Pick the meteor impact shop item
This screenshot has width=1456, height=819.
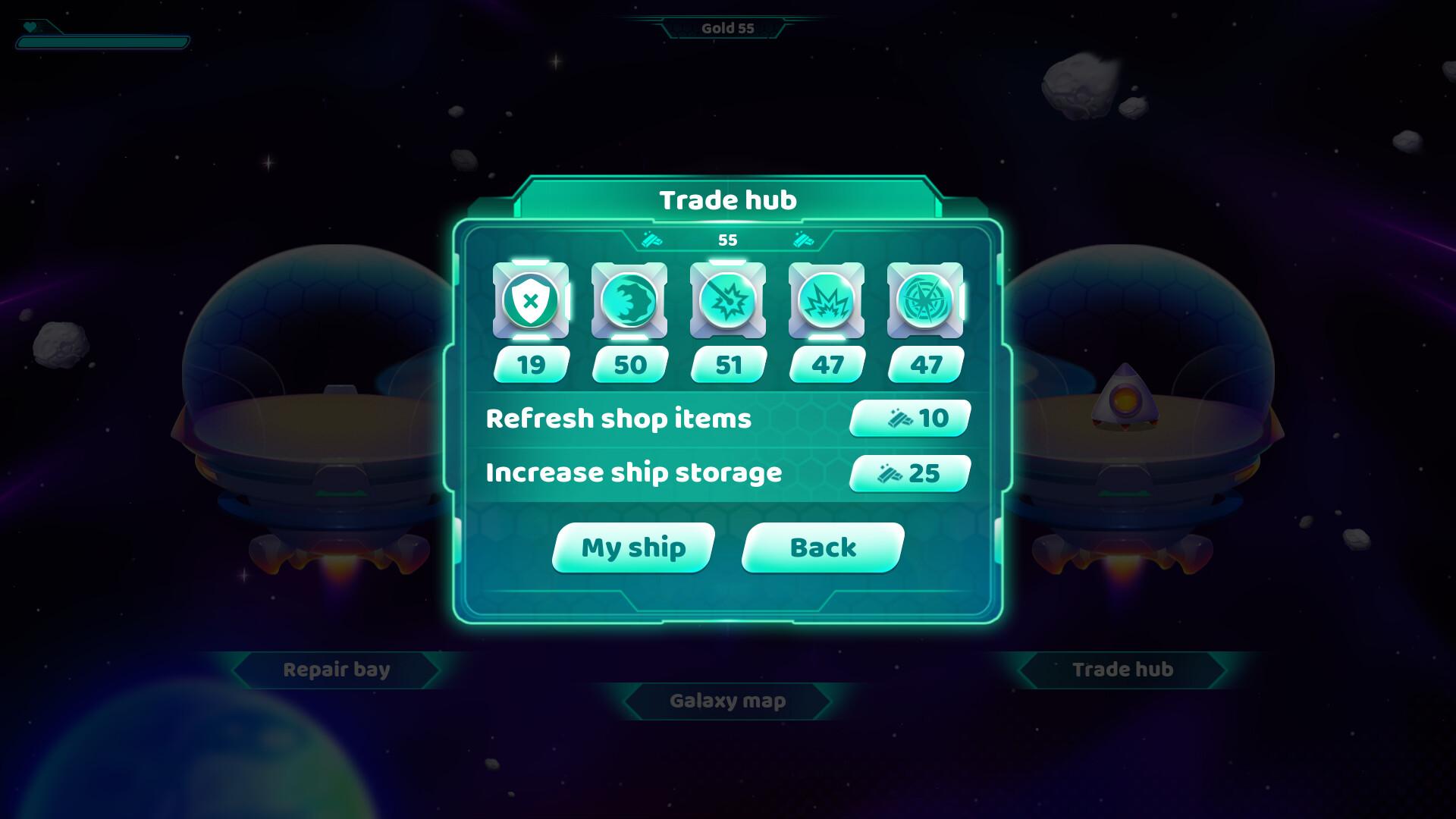pyautogui.click(x=728, y=300)
